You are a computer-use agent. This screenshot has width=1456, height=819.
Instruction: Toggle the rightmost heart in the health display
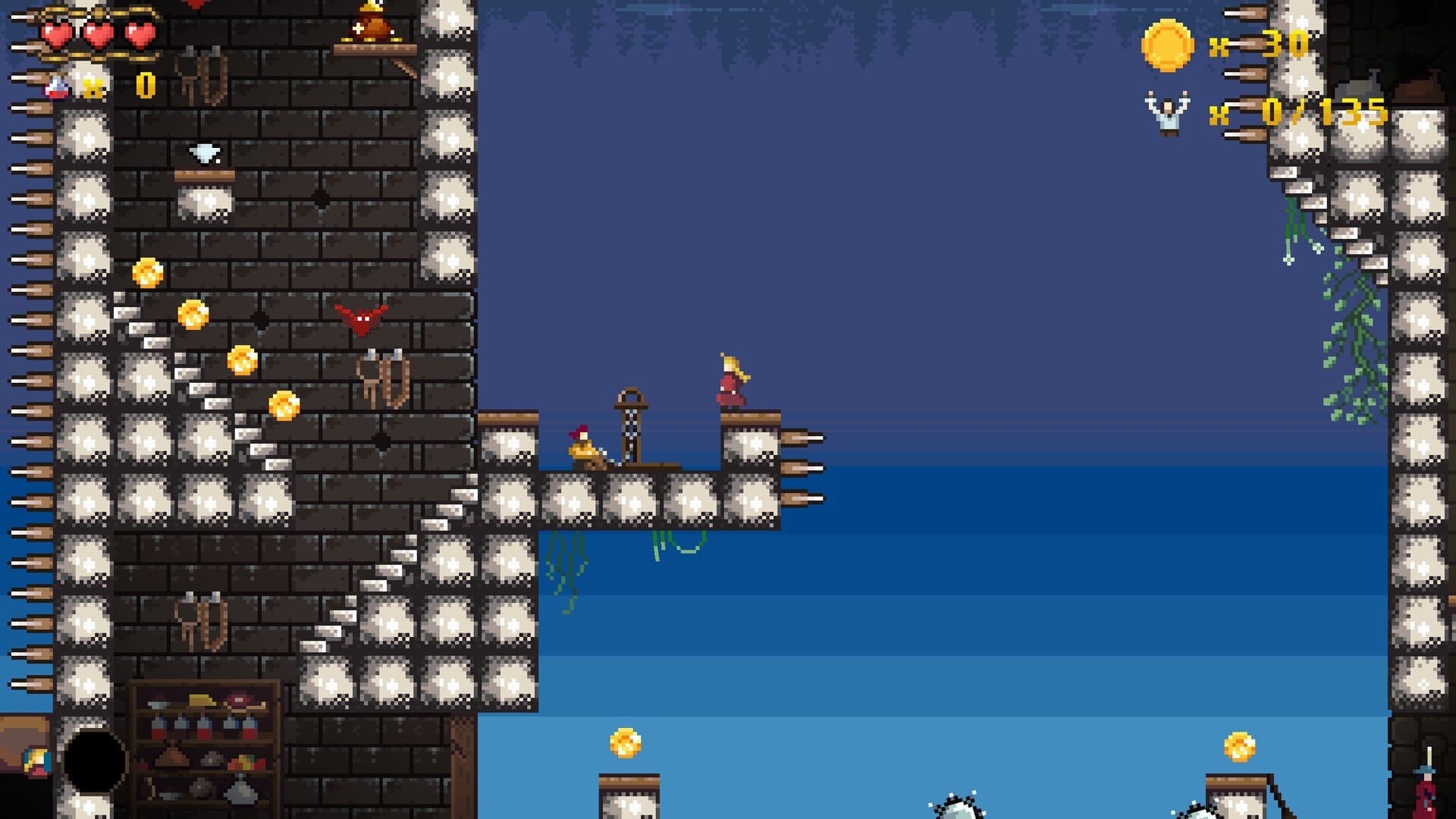pyautogui.click(x=140, y=34)
